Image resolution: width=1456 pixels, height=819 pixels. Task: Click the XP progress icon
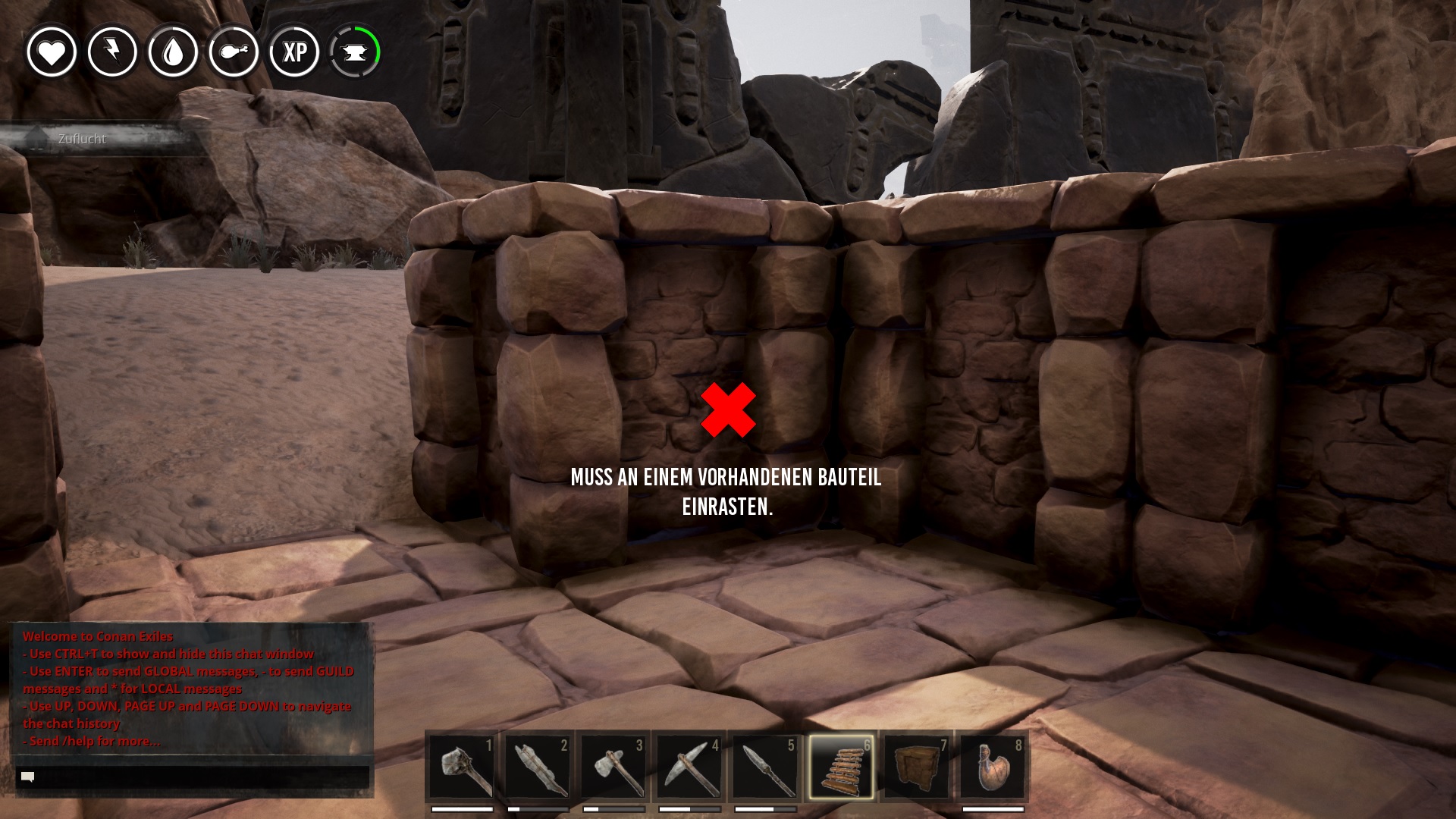294,52
